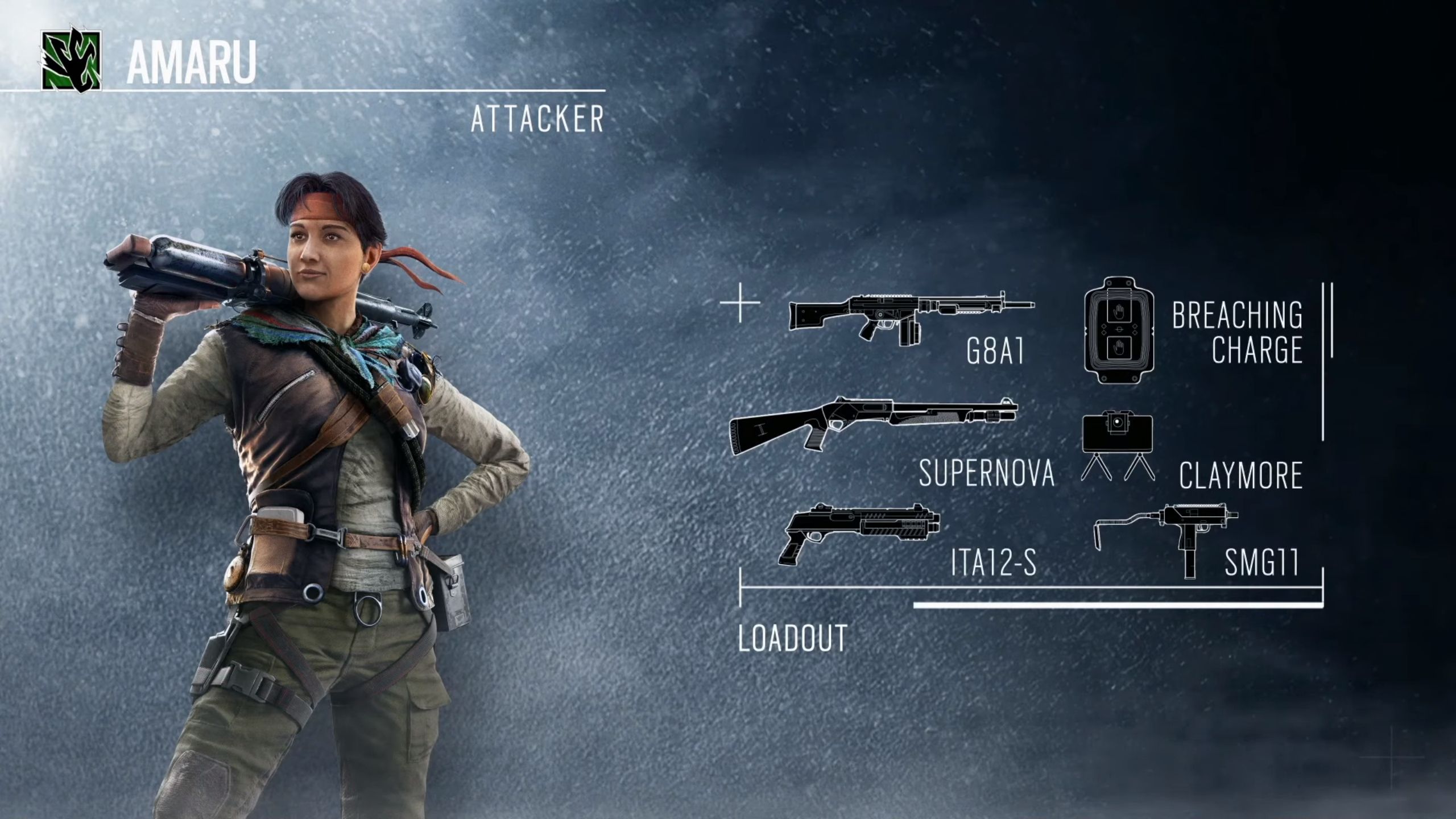
Task: Choose the Breaching Charge gadget icon
Action: [1119, 331]
